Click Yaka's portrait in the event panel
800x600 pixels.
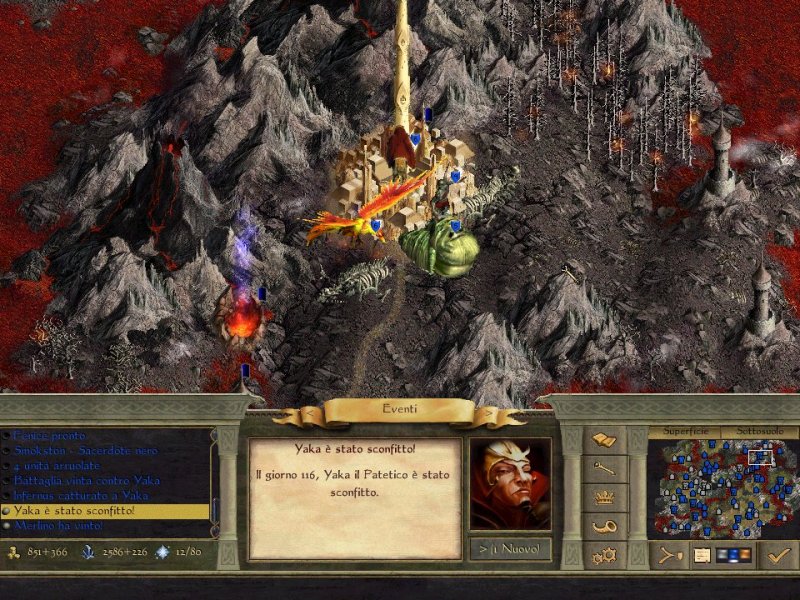coord(509,484)
